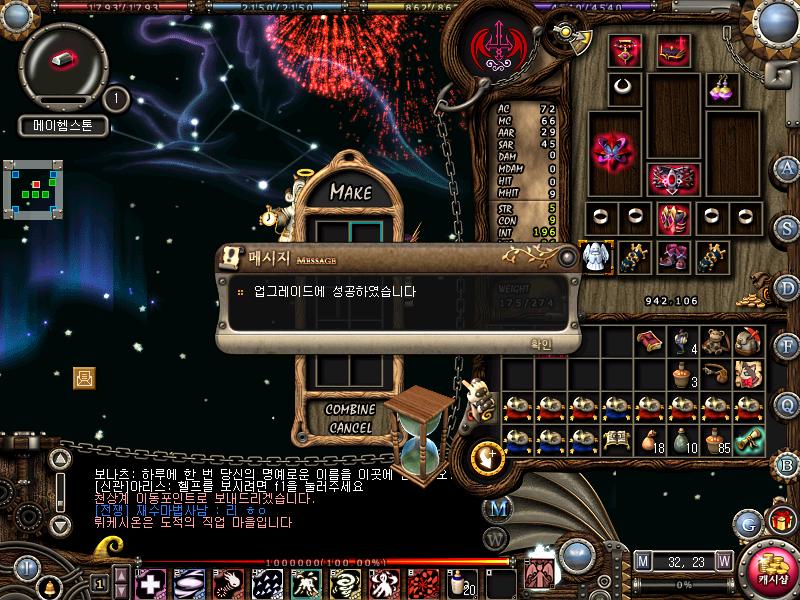This screenshot has width=800, height=600.
Task: Open the red gift box icon
Action: pos(779,520)
